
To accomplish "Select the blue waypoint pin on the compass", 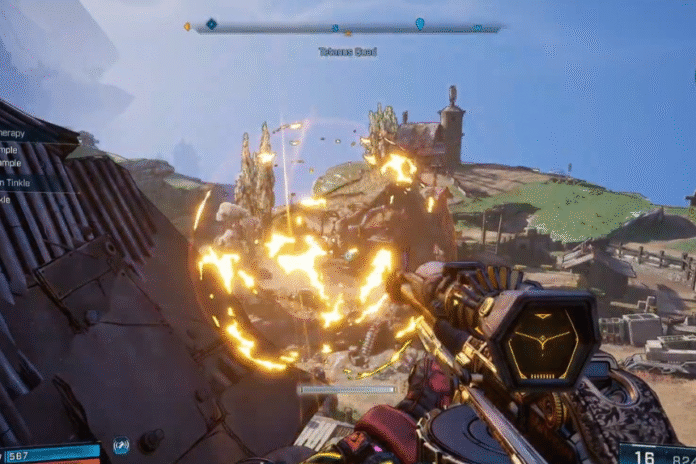I will [x=419, y=23].
